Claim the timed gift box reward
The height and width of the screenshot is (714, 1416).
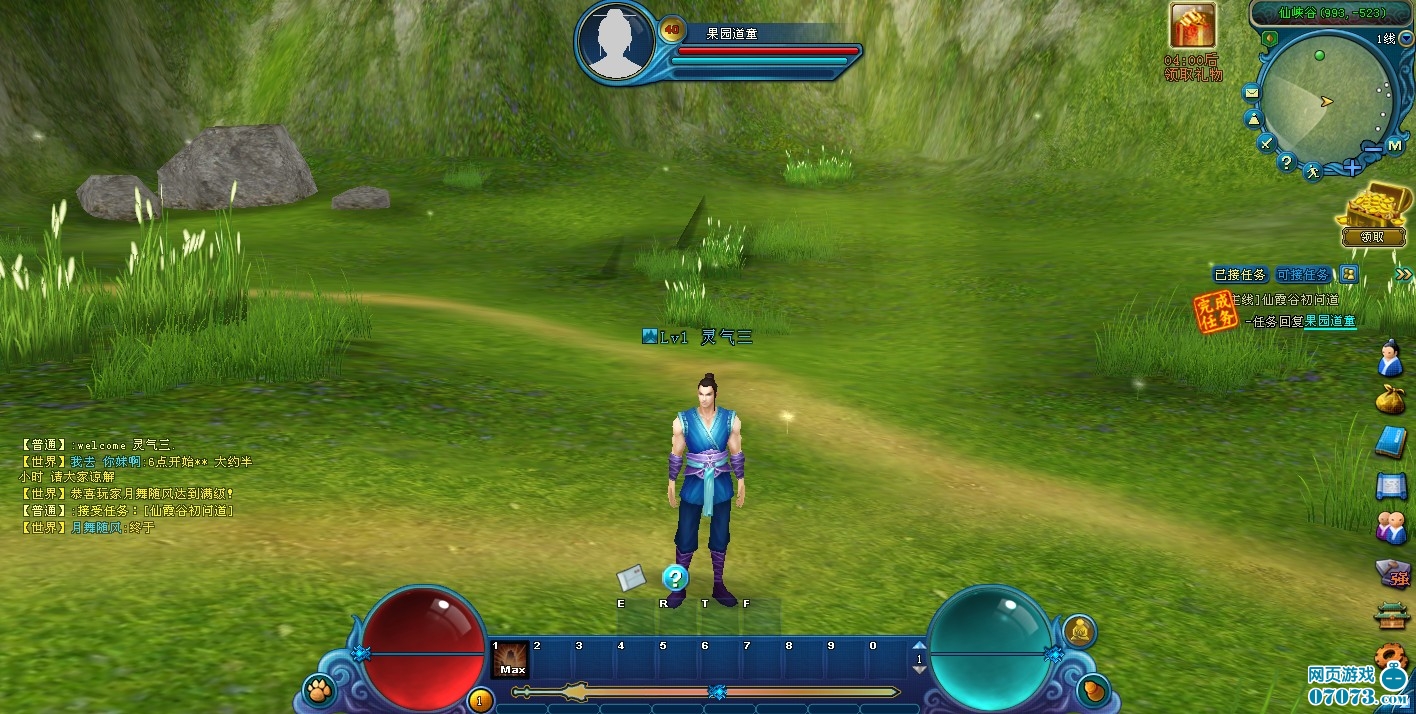[1193, 27]
